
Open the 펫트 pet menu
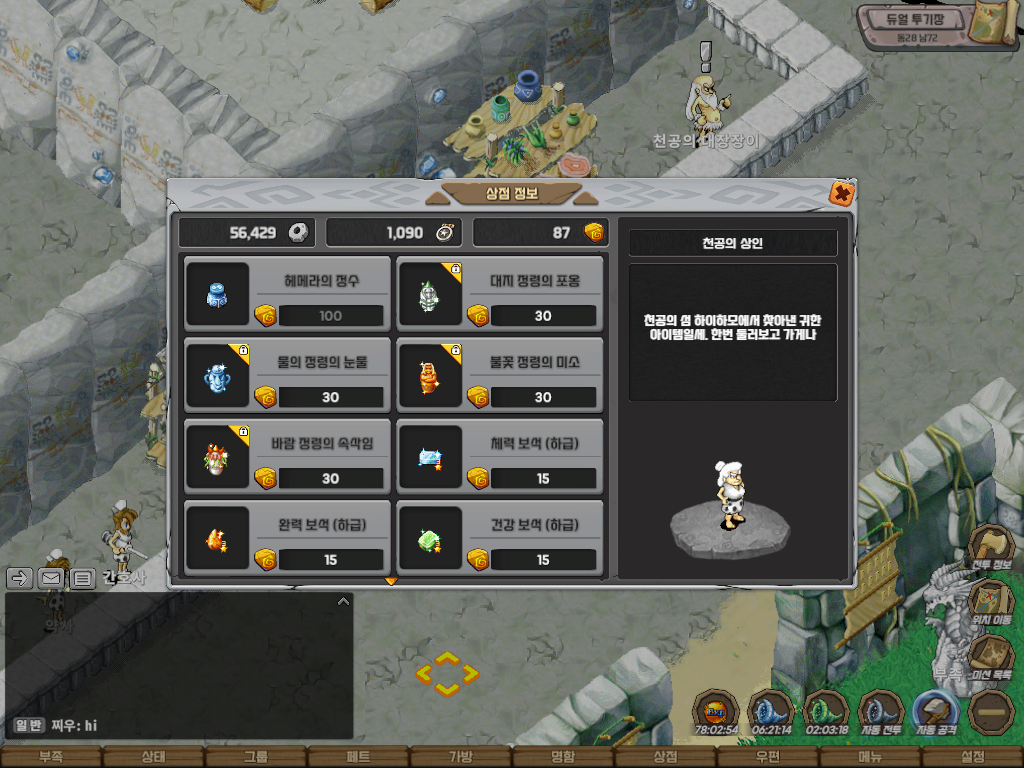click(x=358, y=757)
